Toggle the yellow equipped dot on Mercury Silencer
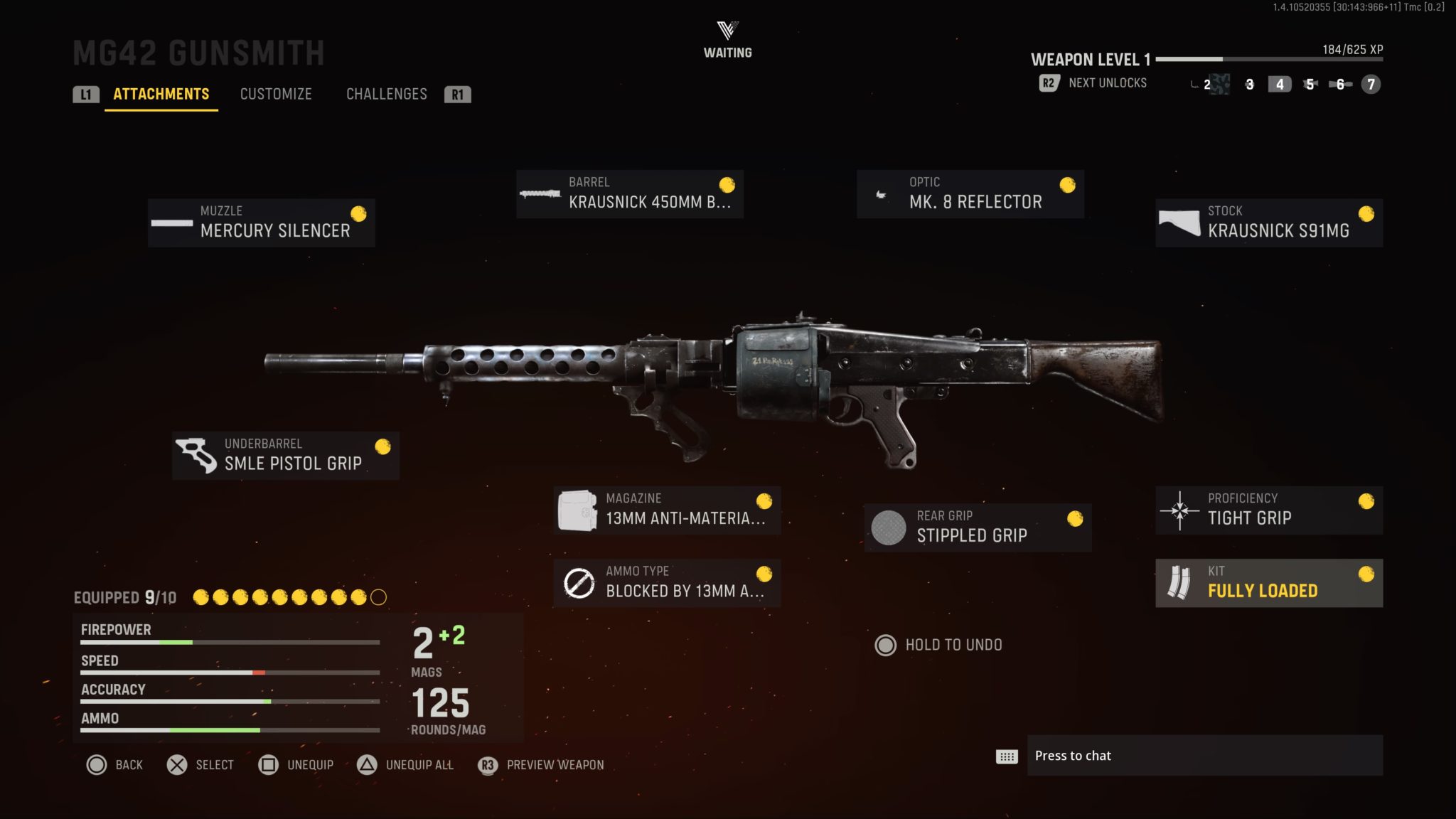This screenshot has width=1456, height=819. click(358, 213)
